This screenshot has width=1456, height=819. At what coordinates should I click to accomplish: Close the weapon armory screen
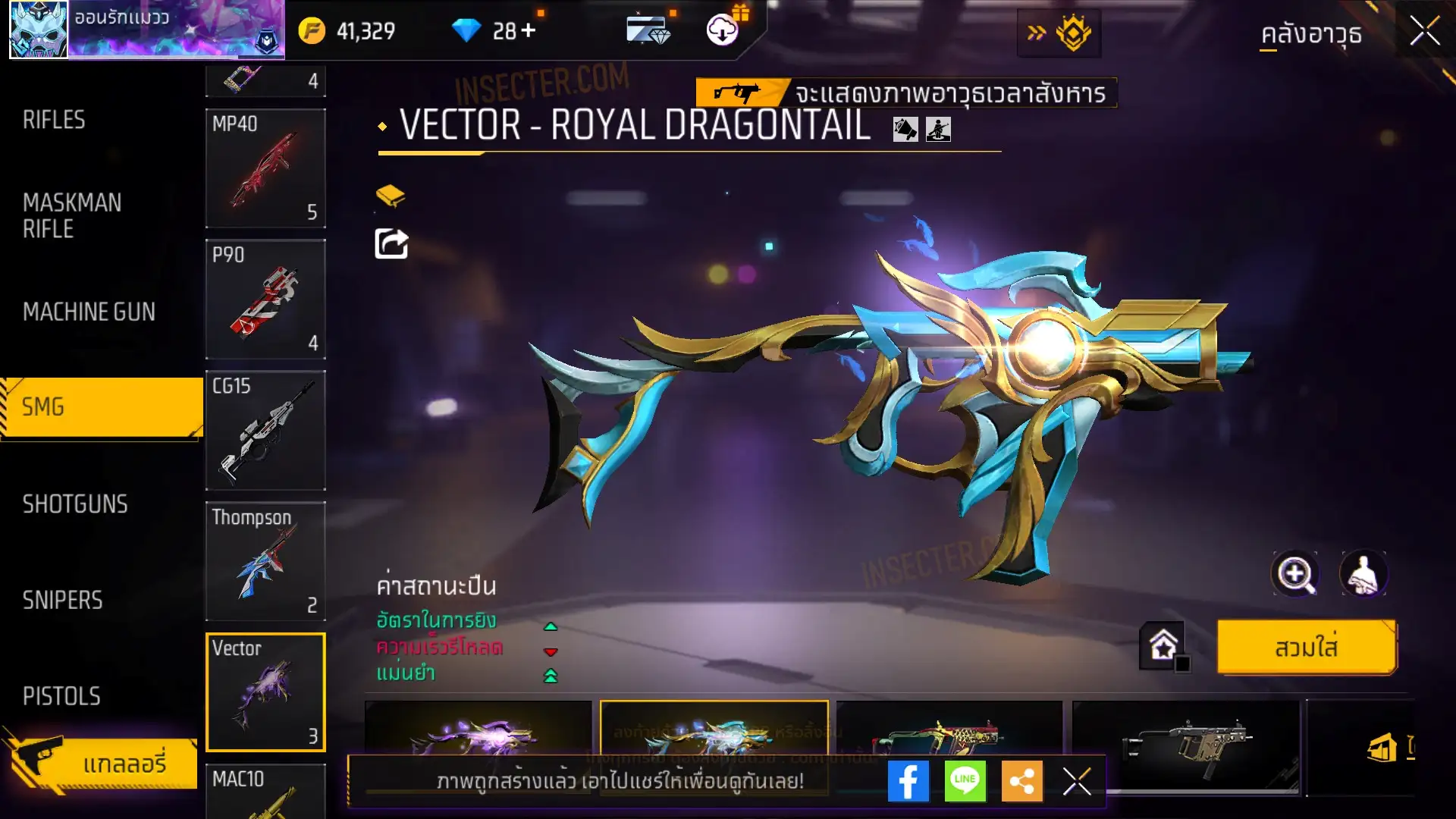click(1425, 32)
